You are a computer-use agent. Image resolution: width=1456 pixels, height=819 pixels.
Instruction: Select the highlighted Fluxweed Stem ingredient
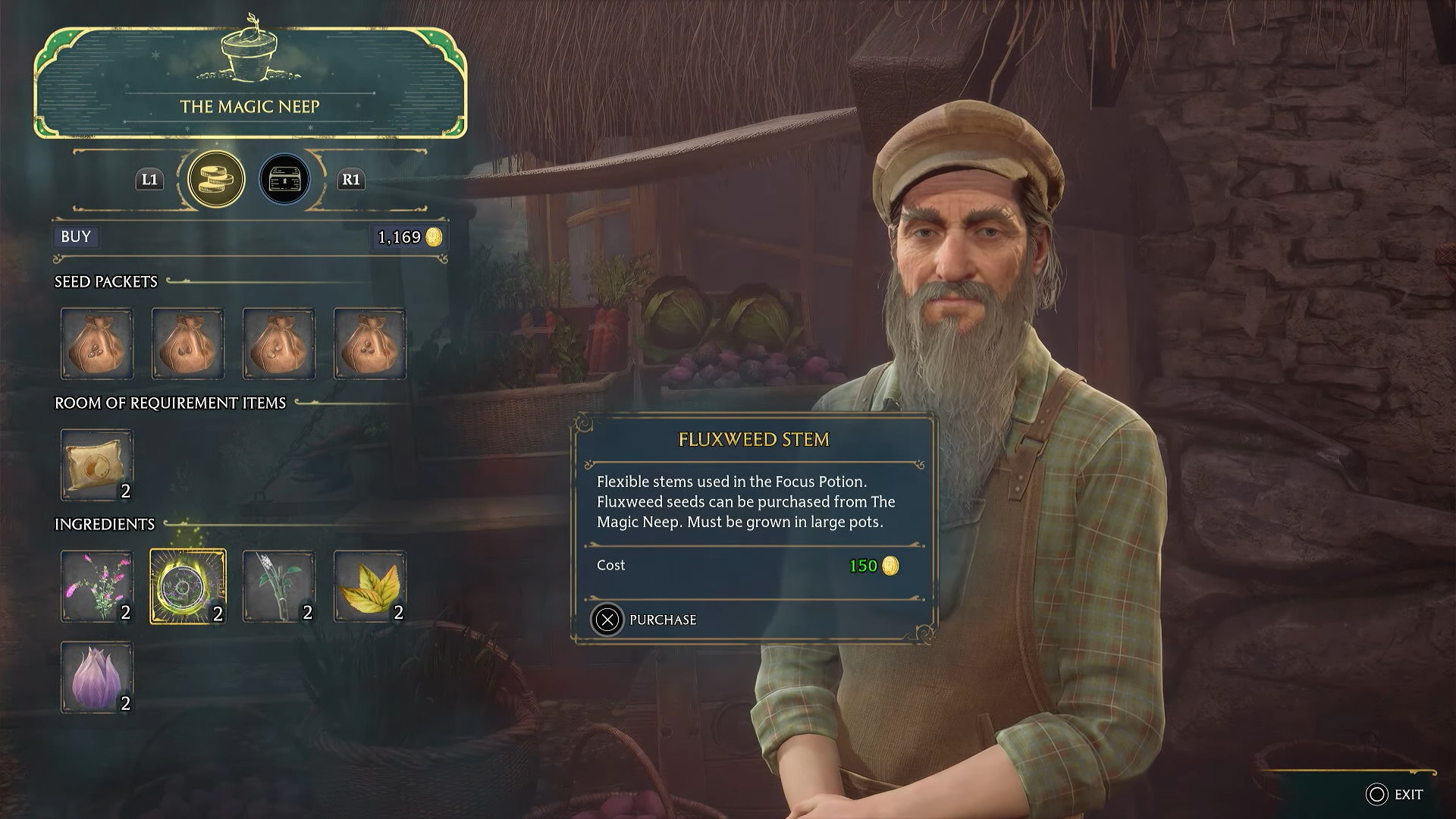[188, 586]
